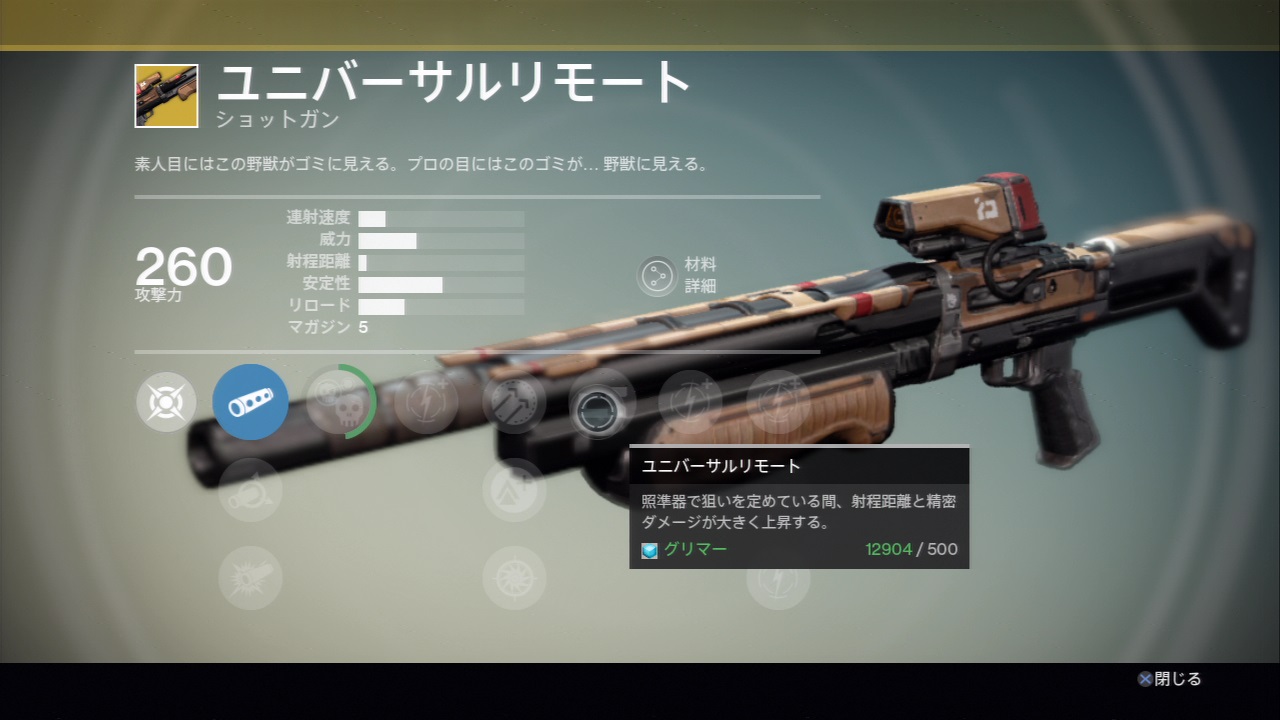Select the triangle tent-shaped perk node
Screen dimensions: 1280x720
pos(514,490)
